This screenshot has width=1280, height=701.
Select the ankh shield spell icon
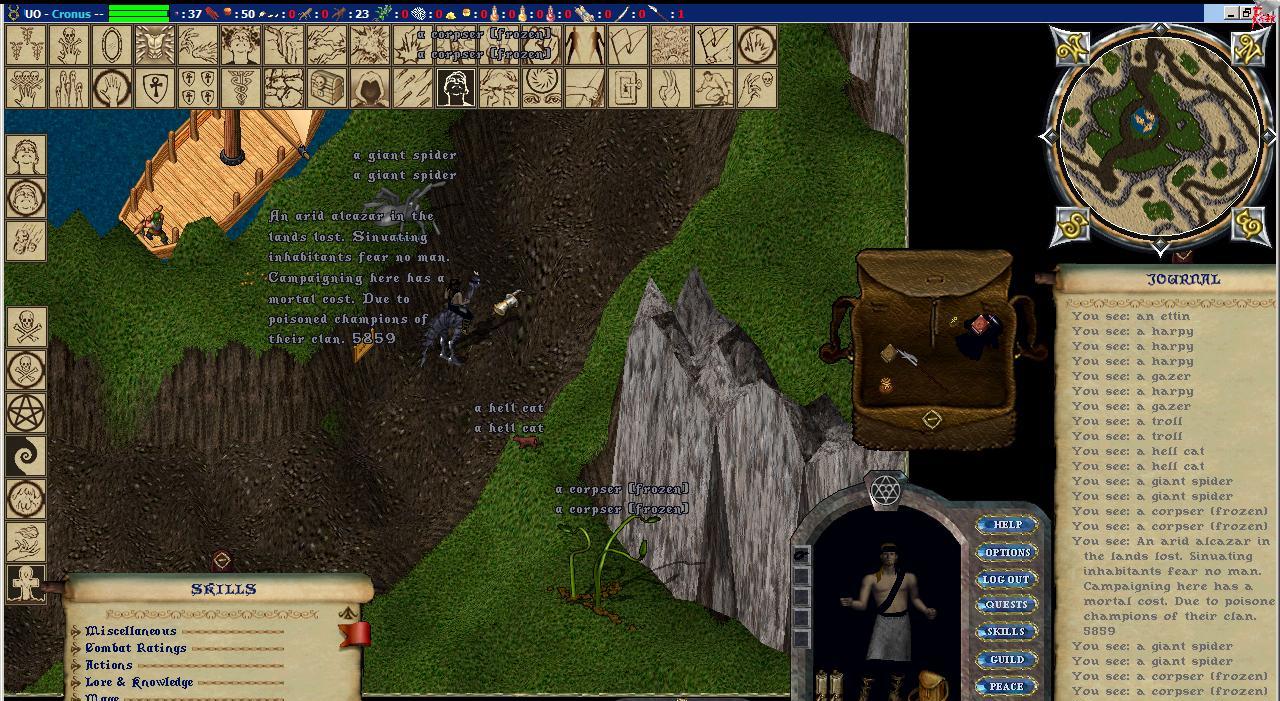[x=154, y=88]
